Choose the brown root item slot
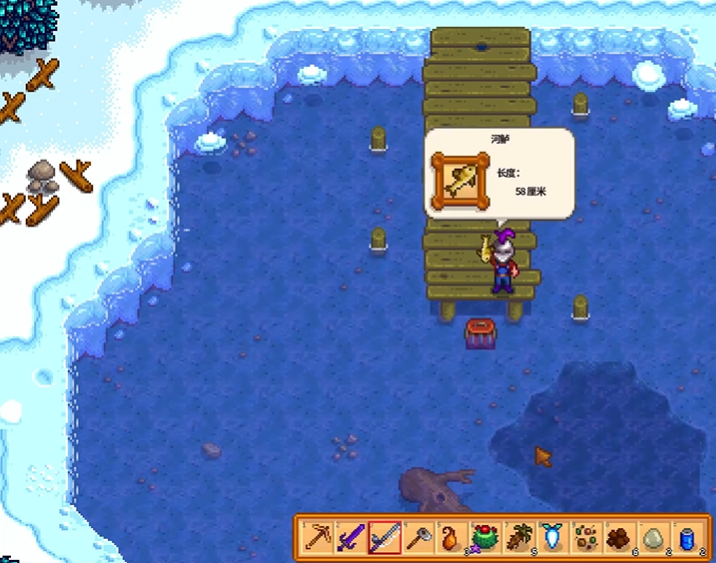This screenshot has width=716, height=563. tap(517, 538)
